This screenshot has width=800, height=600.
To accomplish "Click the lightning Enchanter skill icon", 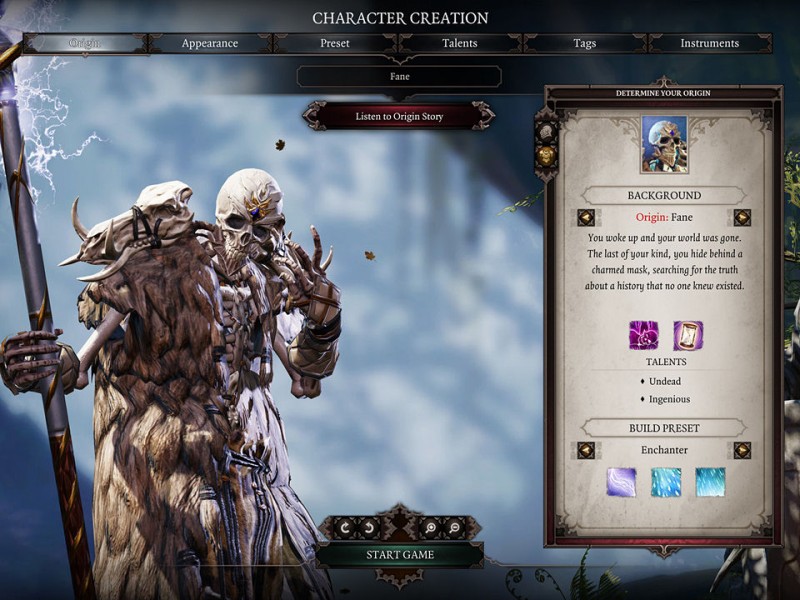I will pyautogui.click(x=621, y=482).
